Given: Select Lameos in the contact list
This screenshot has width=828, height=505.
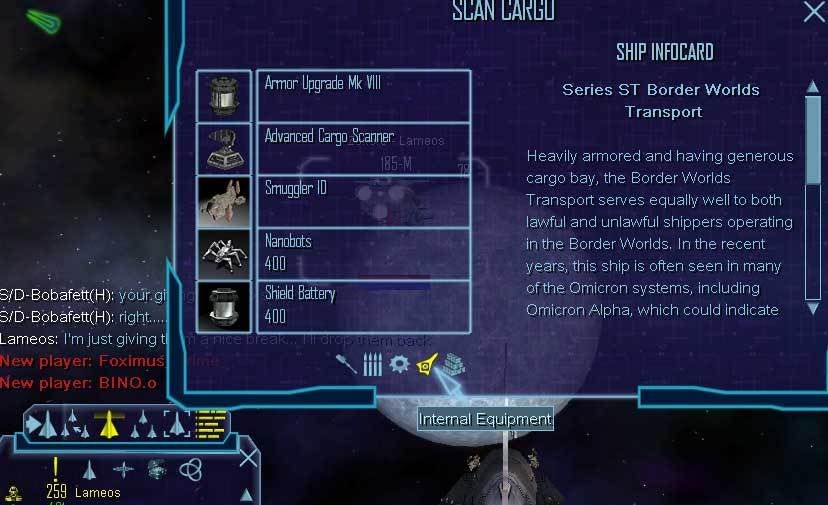Looking at the screenshot, I should [97, 492].
